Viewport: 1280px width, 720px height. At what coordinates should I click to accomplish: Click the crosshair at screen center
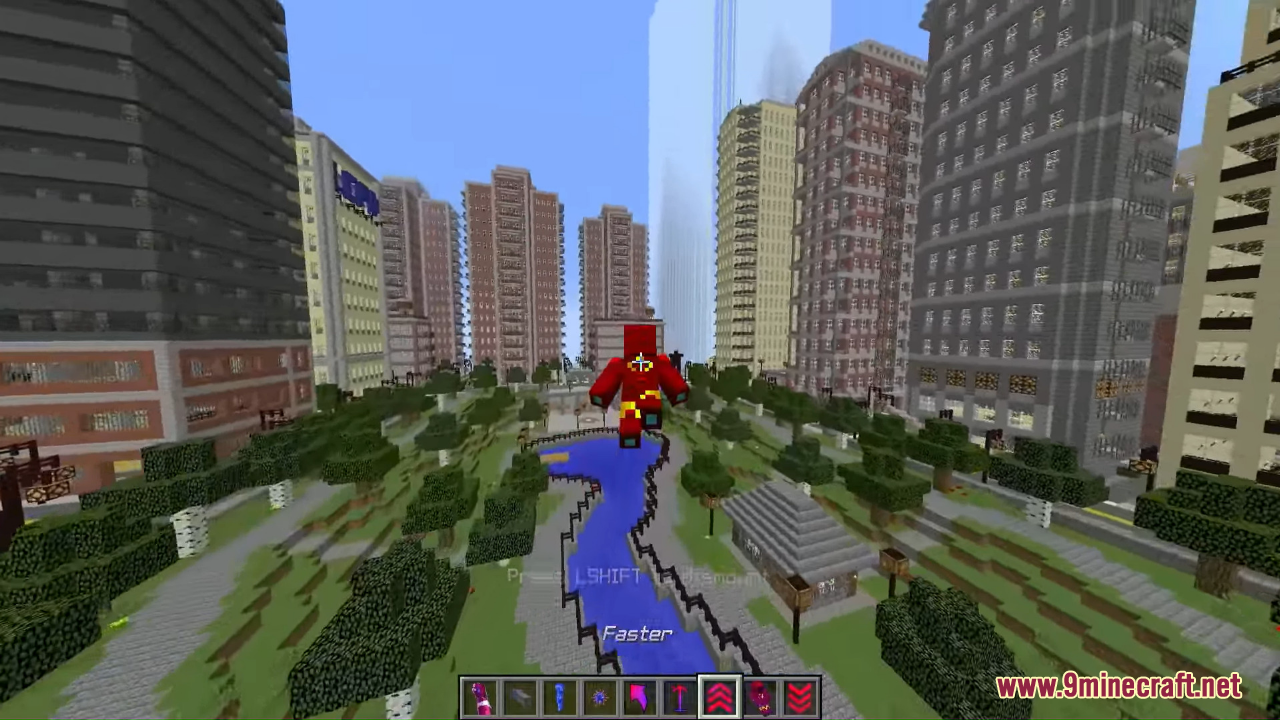coord(640,360)
